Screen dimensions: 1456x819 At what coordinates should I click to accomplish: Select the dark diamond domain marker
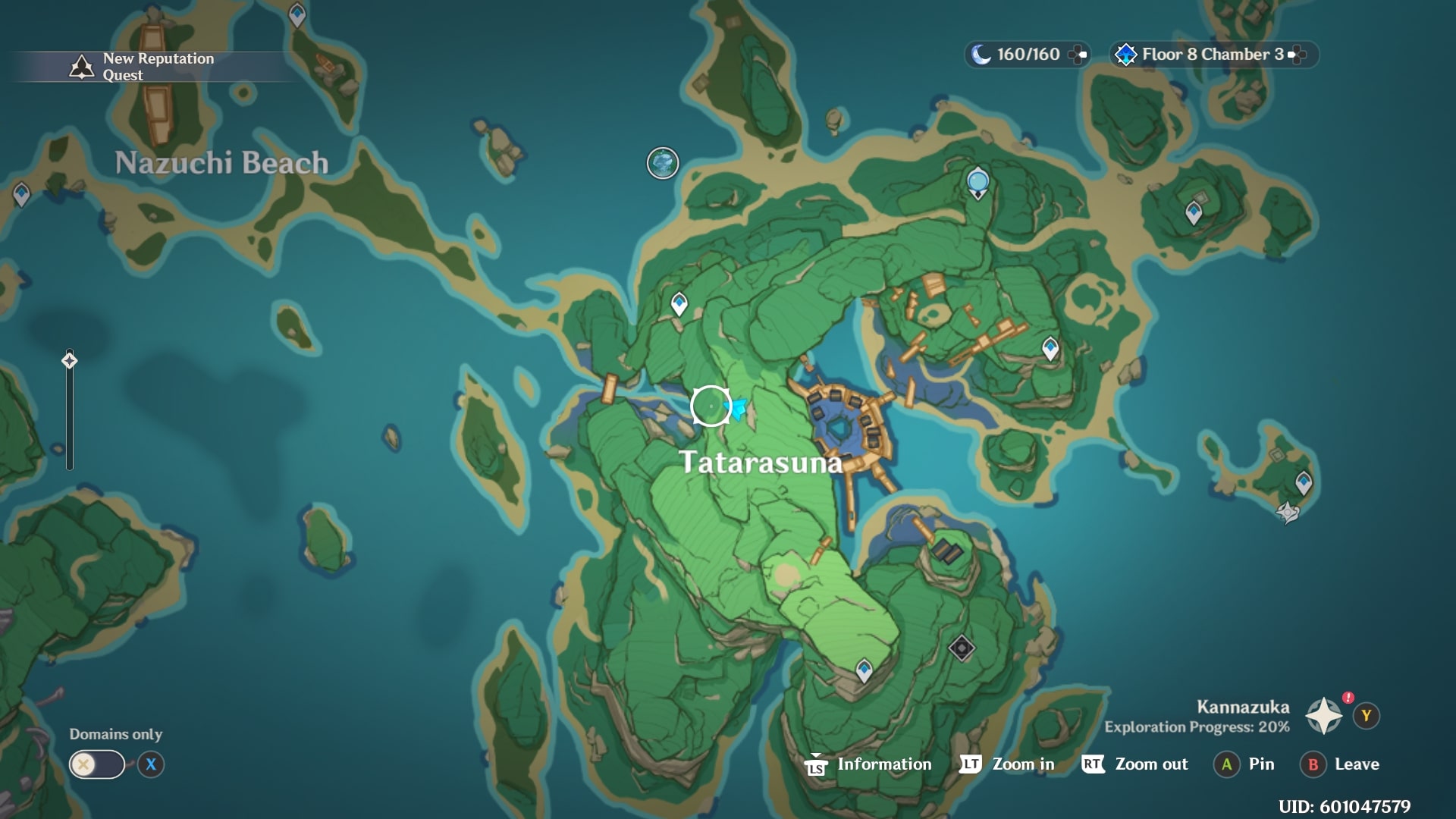pyautogui.click(x=962, y=648)
